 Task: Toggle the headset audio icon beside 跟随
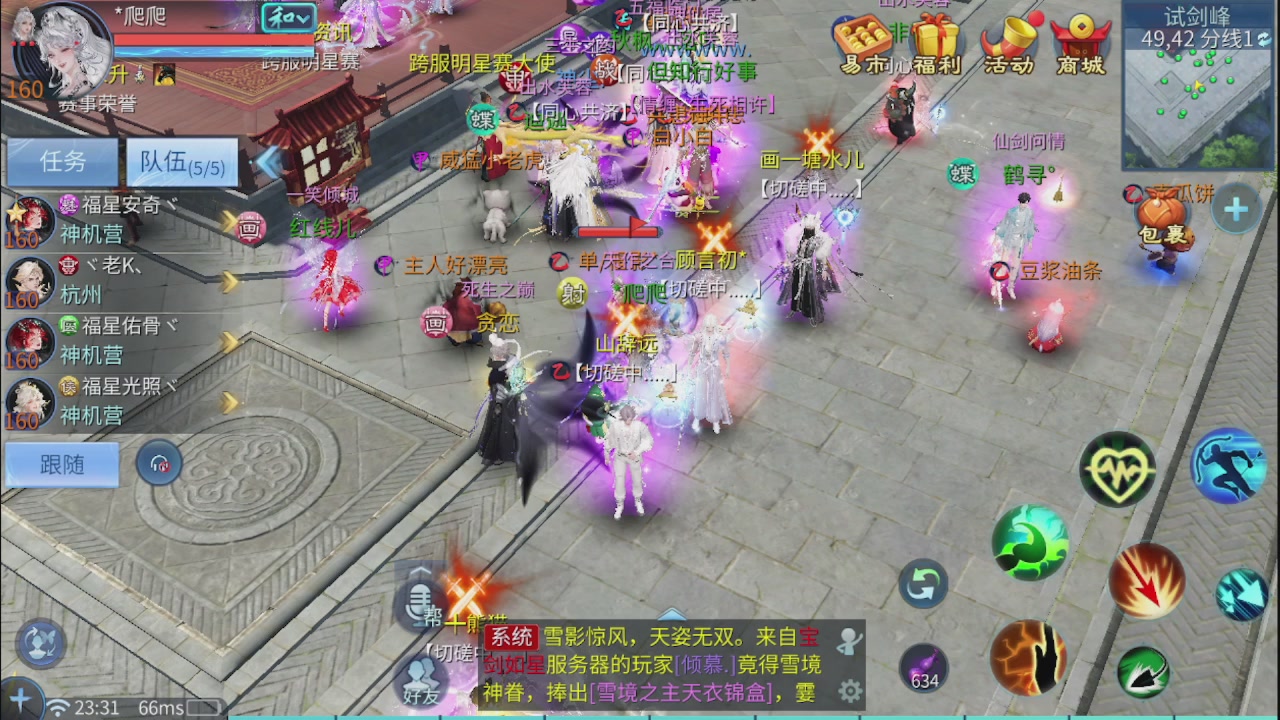pyautogui.click(x=158, y=463)
